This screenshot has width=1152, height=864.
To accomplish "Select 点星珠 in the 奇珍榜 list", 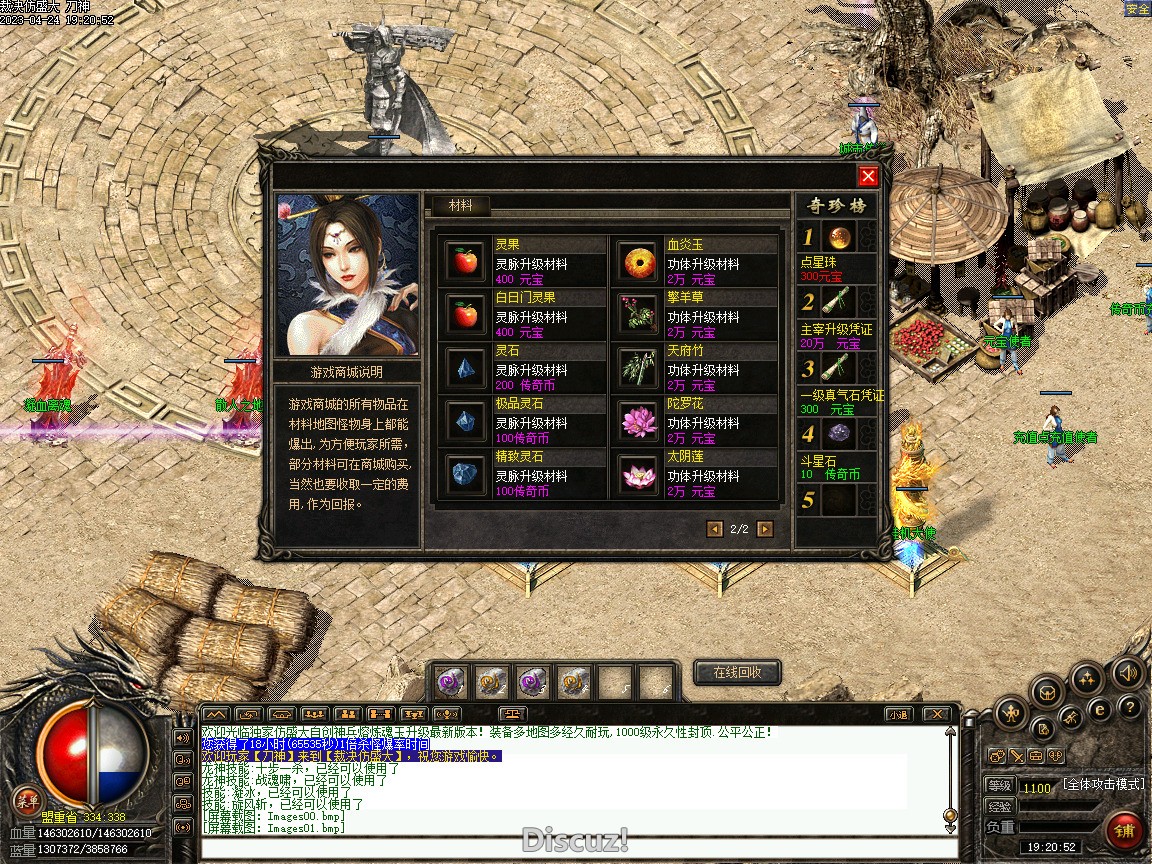I will point(839,238).
